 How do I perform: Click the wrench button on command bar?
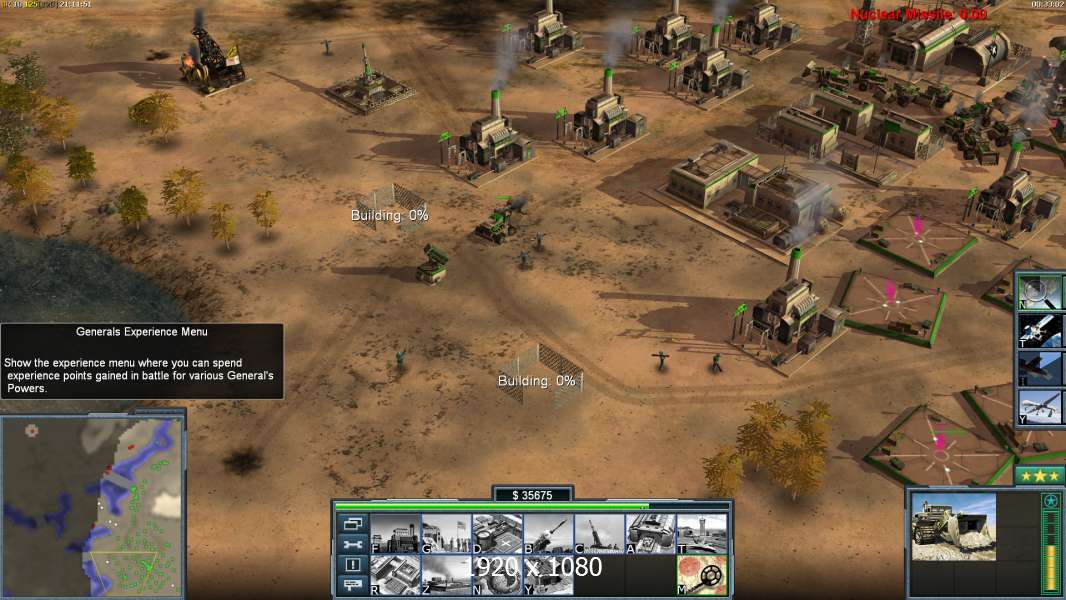click(352, 544)
